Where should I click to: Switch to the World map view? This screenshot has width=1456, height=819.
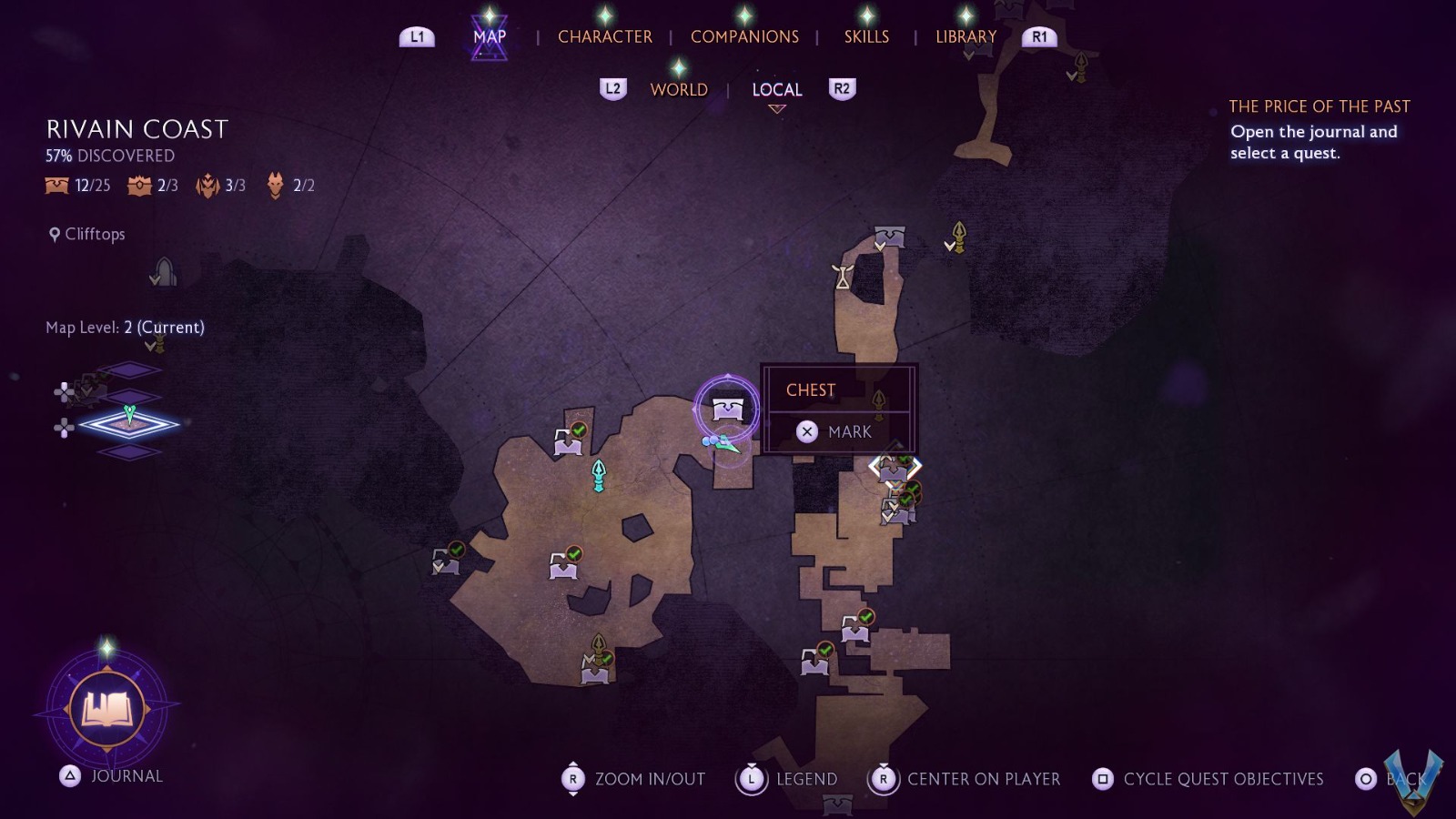pos(679,89)
